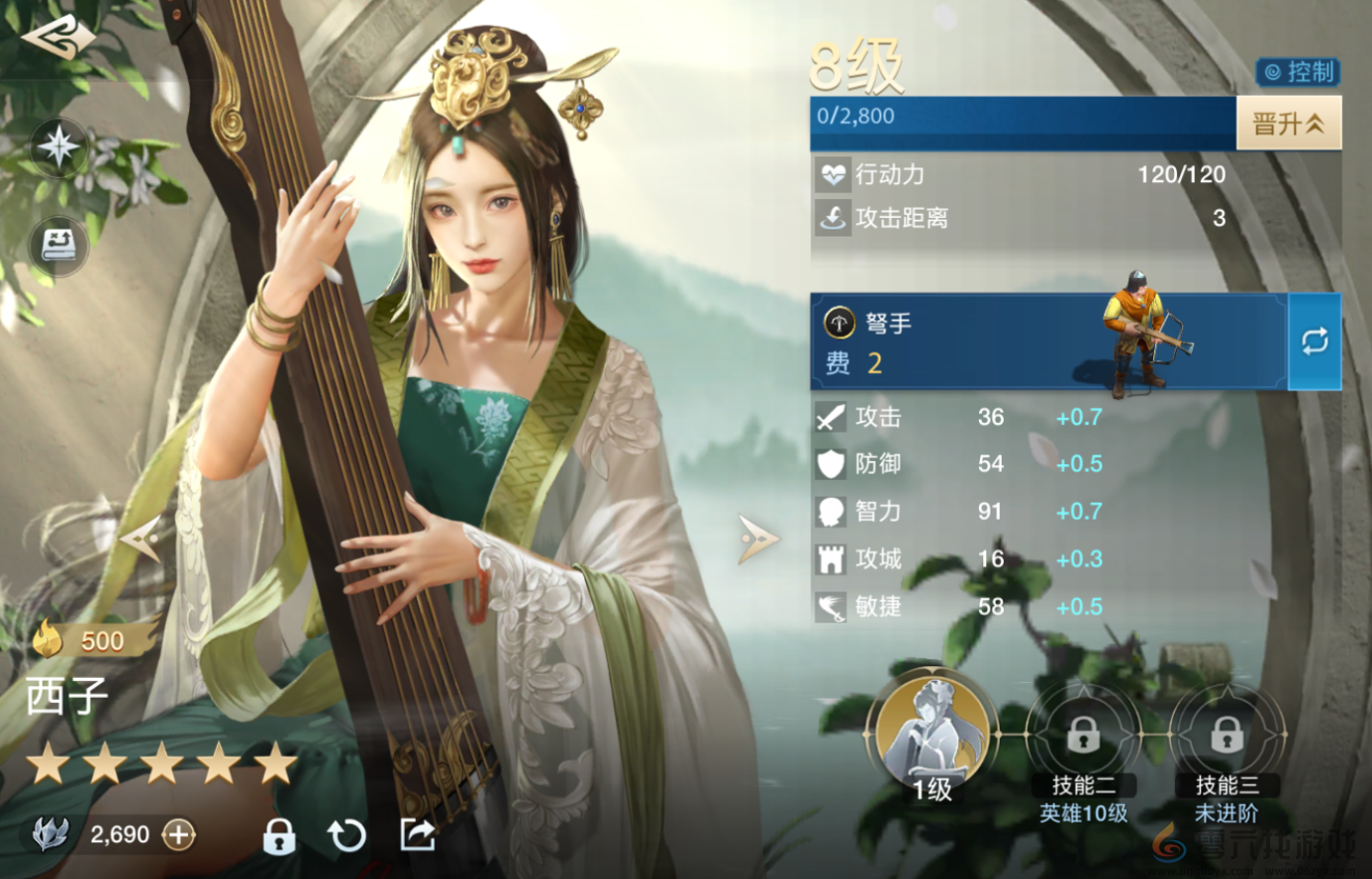Open the compass navigation icon on left sidebar
Viewport: 1372px width, 879px height.
58,146
